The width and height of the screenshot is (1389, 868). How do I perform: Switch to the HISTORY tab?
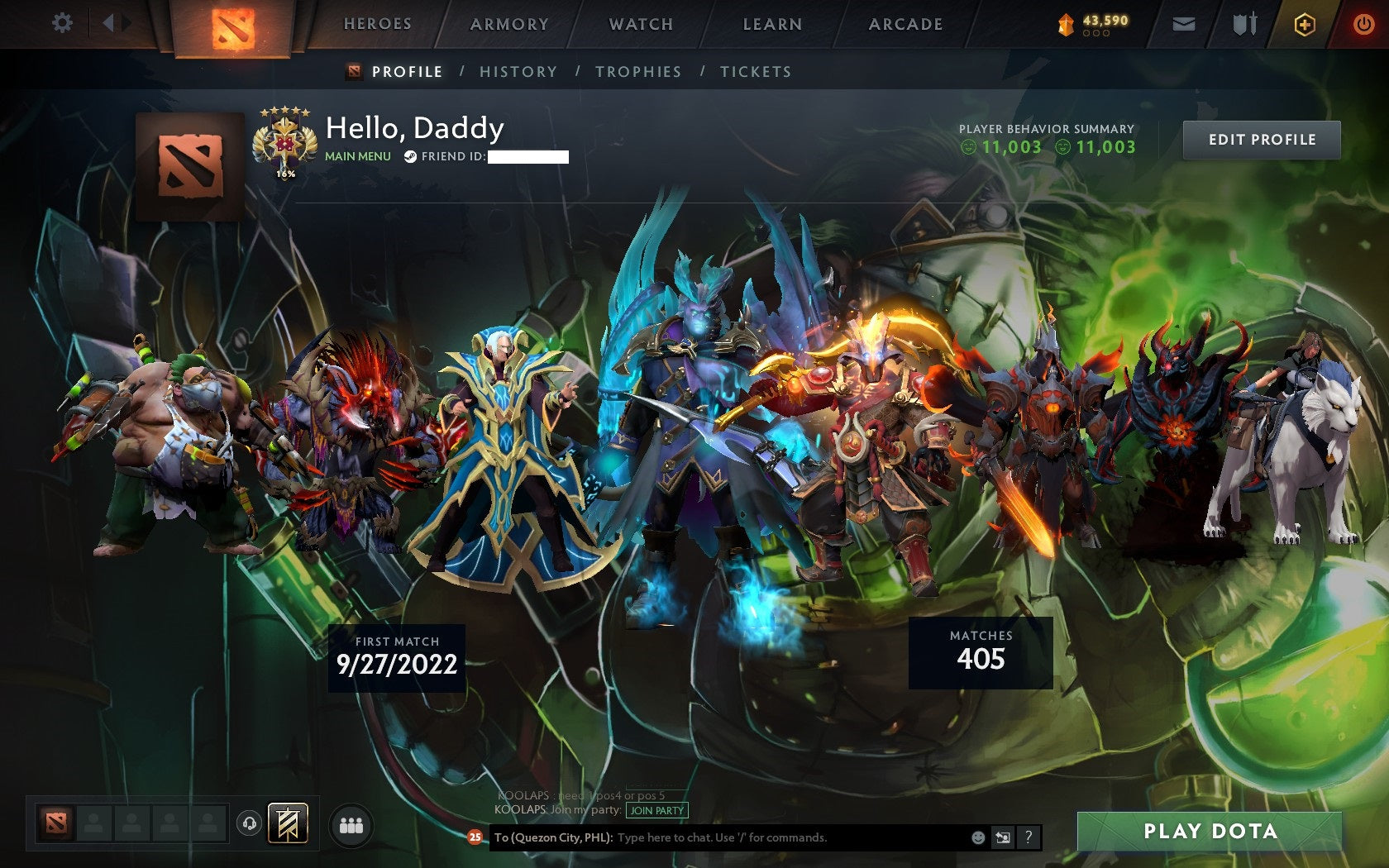point(517,72)
